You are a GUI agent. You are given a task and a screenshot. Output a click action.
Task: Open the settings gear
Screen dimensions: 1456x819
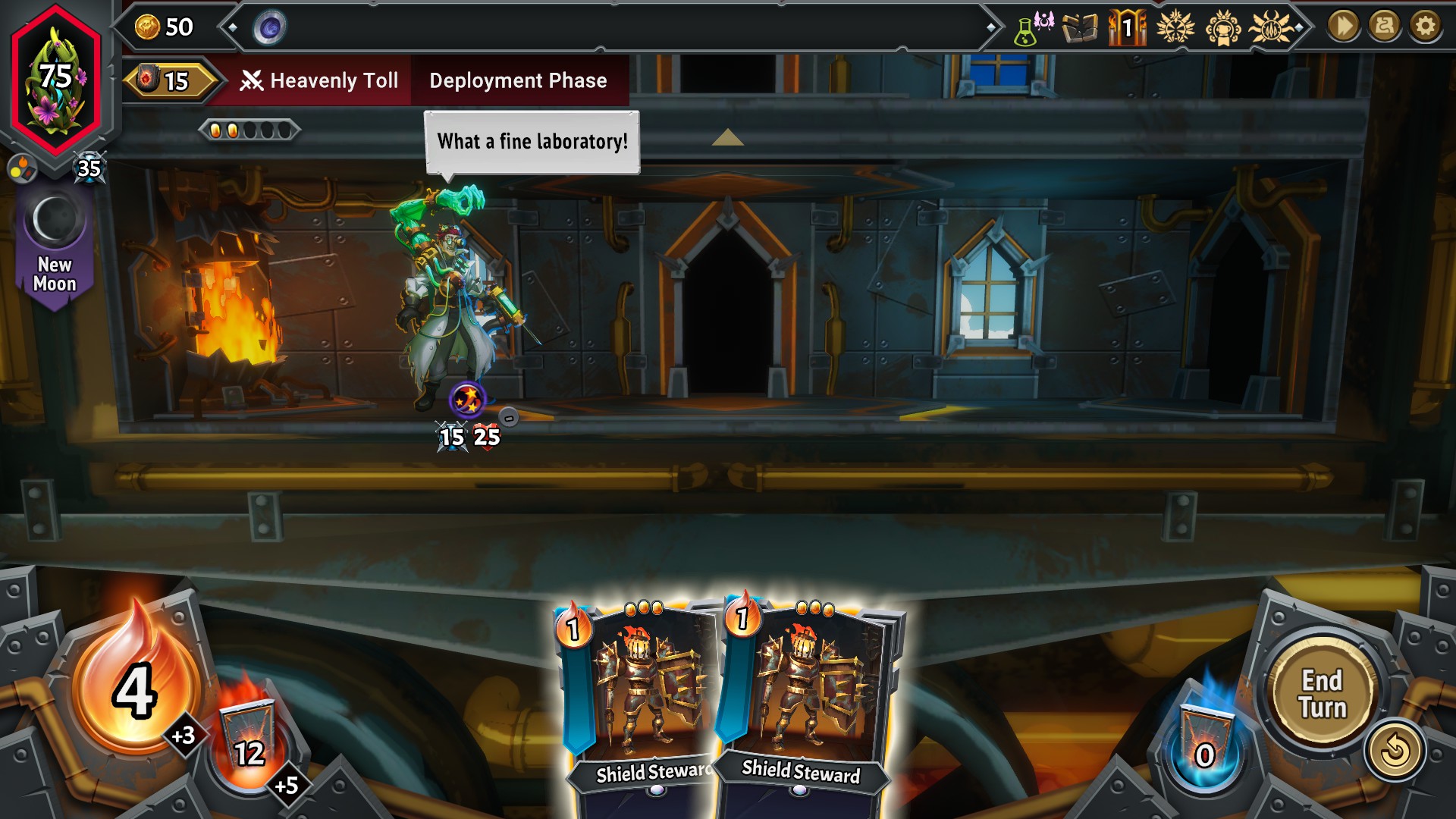1426,28
